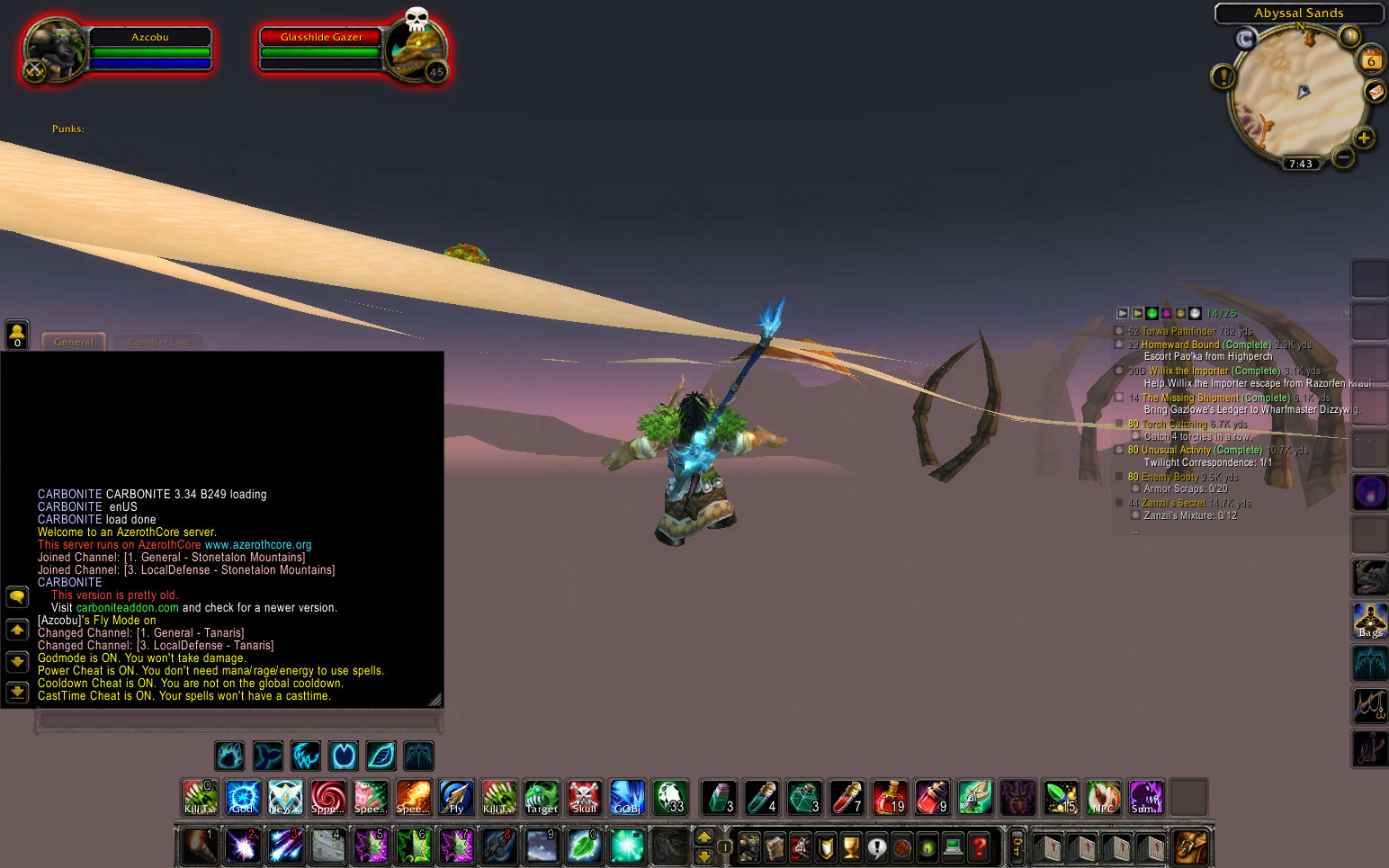Select the Target macro icon
The height and width of the screenshot is (868, 1389).
[x=541, y=797]
